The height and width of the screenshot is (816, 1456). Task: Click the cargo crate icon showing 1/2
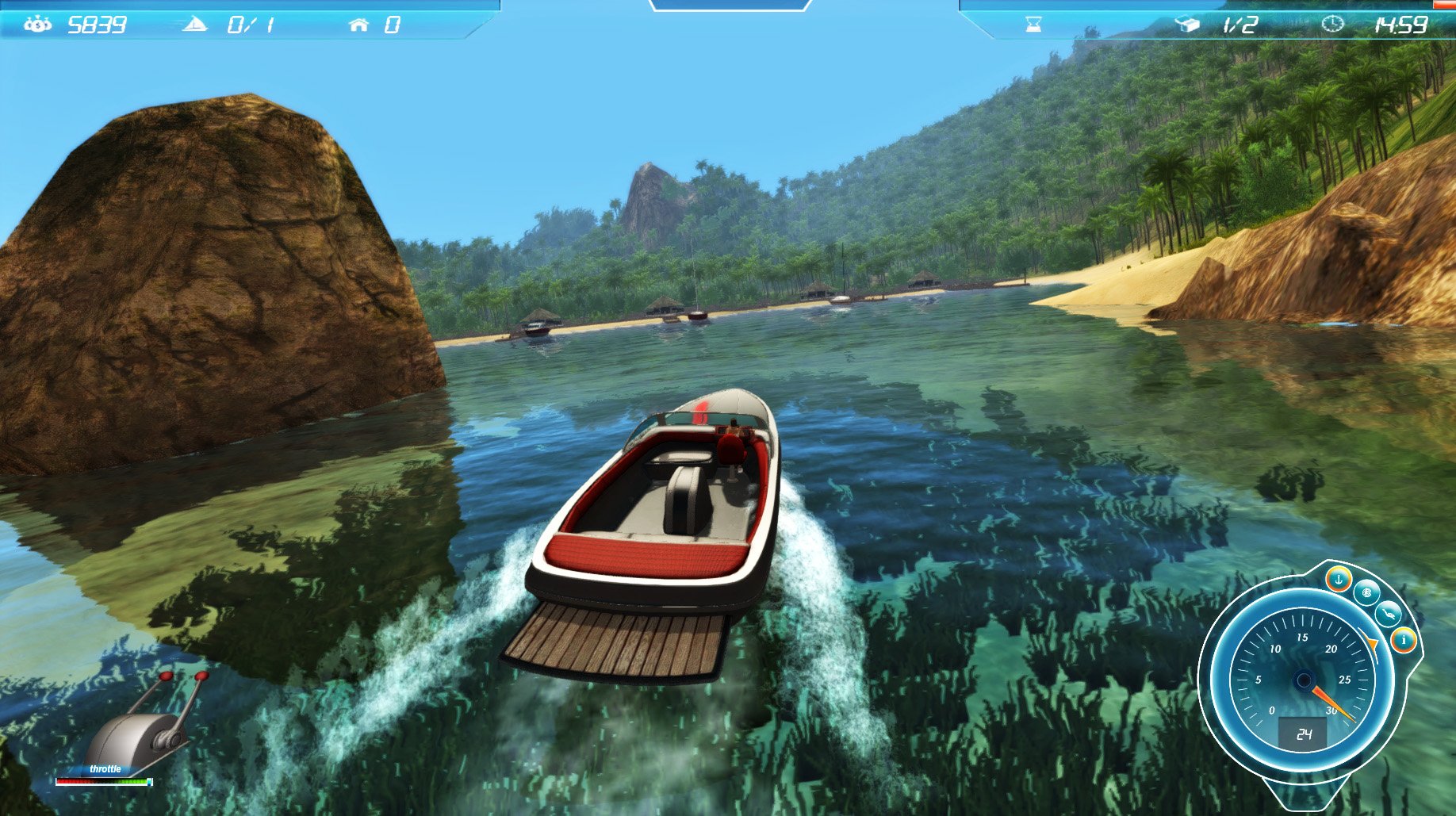1187,24
